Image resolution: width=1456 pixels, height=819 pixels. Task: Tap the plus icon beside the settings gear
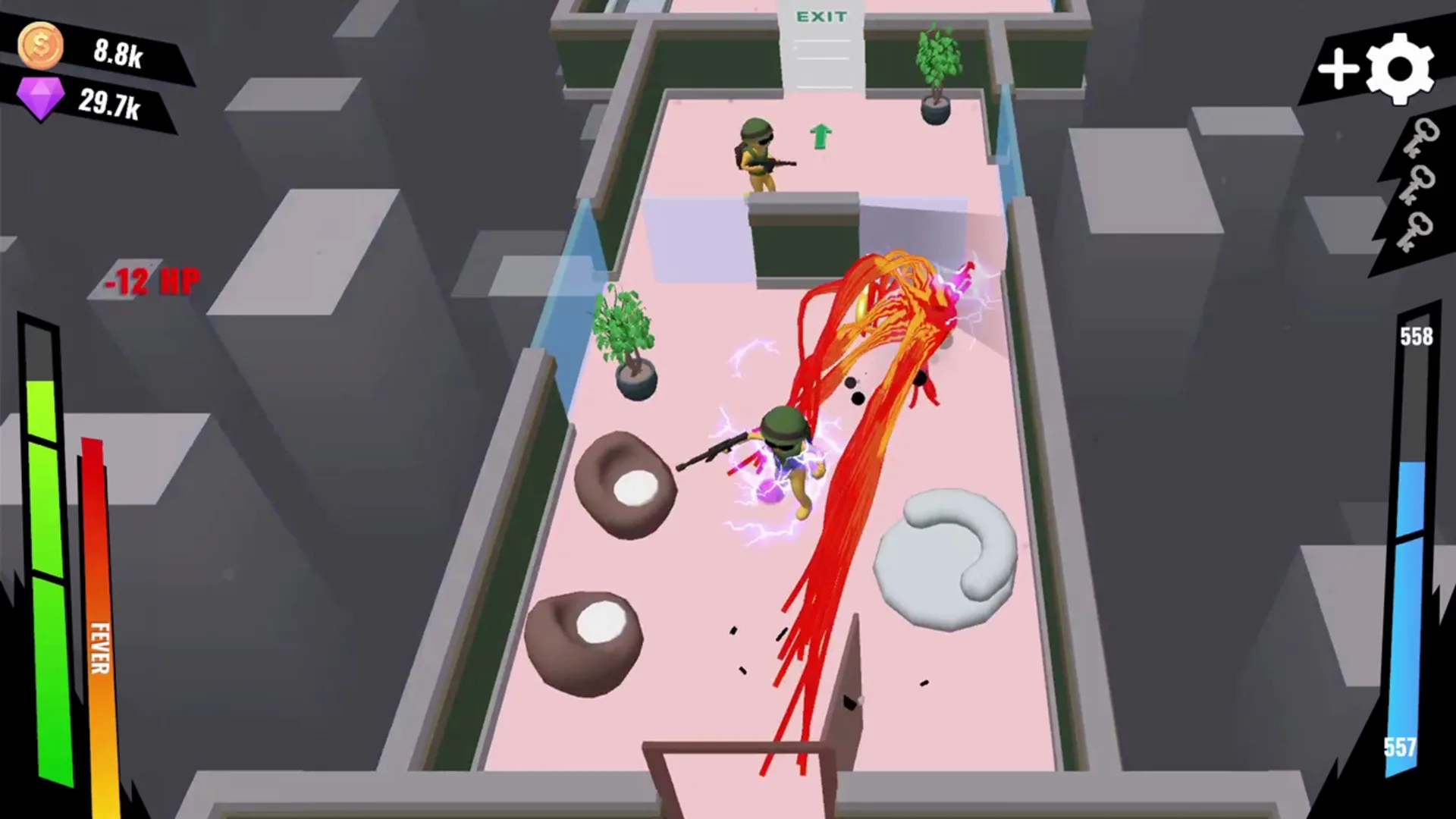(1338, 70)
